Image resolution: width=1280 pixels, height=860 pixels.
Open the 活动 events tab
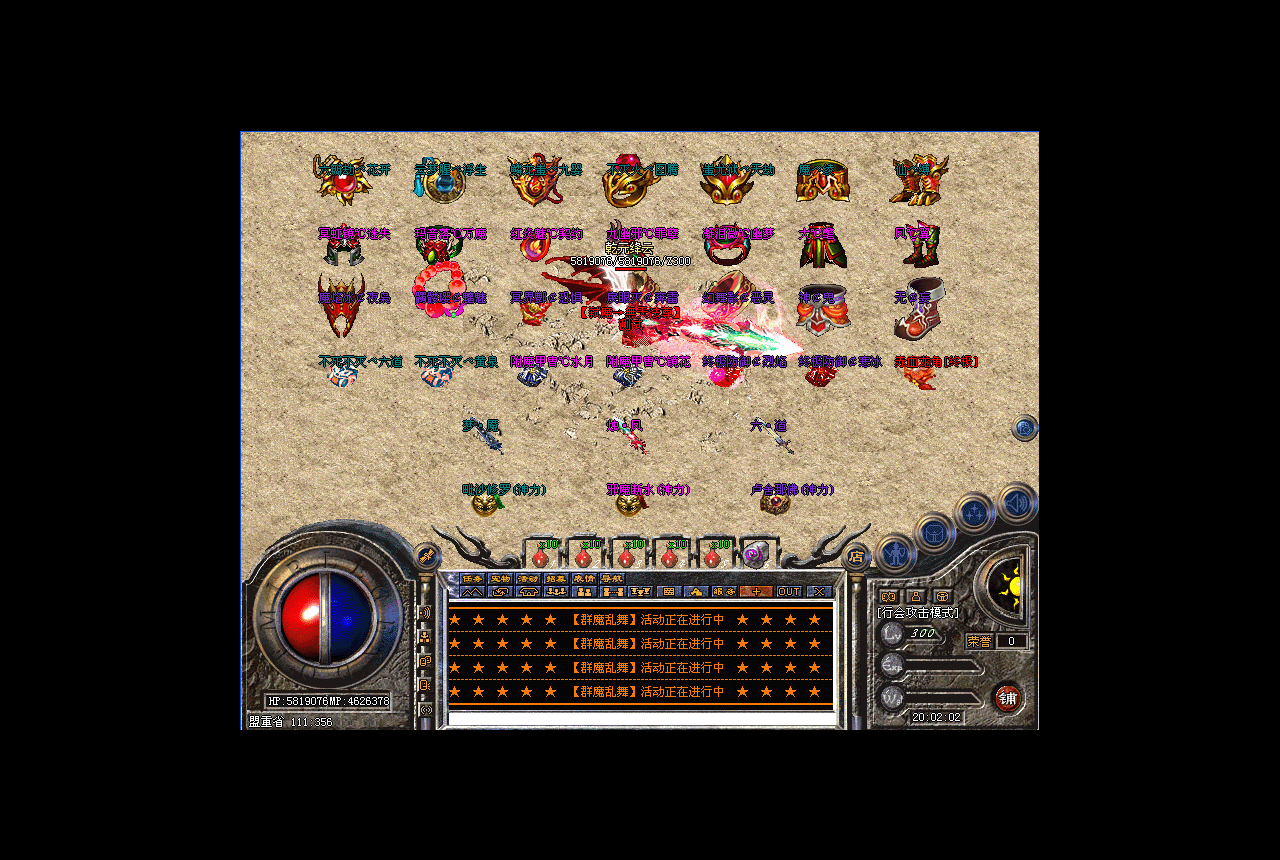pos(528,579)
